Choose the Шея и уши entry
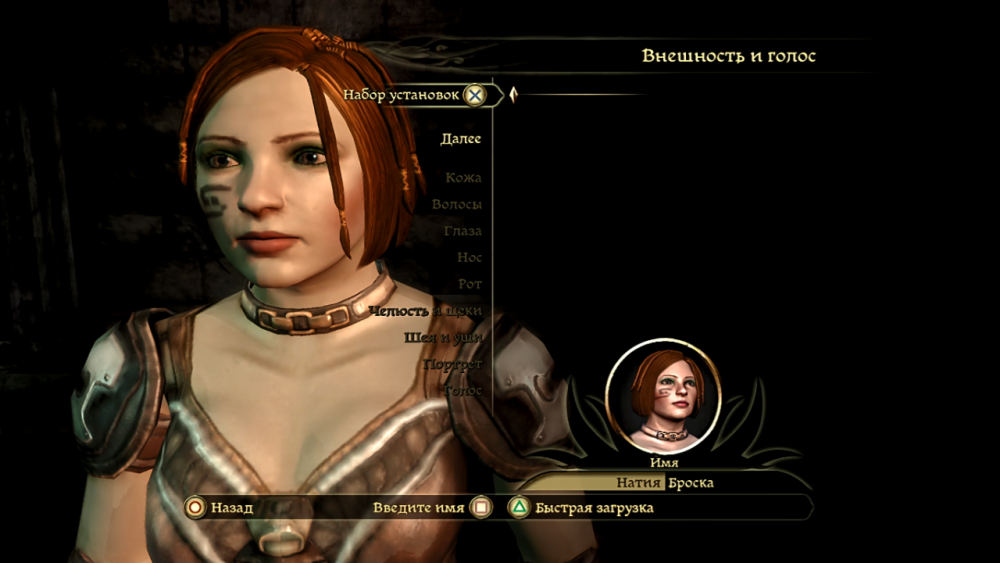 pyautogui.click(x=443, y=338)
